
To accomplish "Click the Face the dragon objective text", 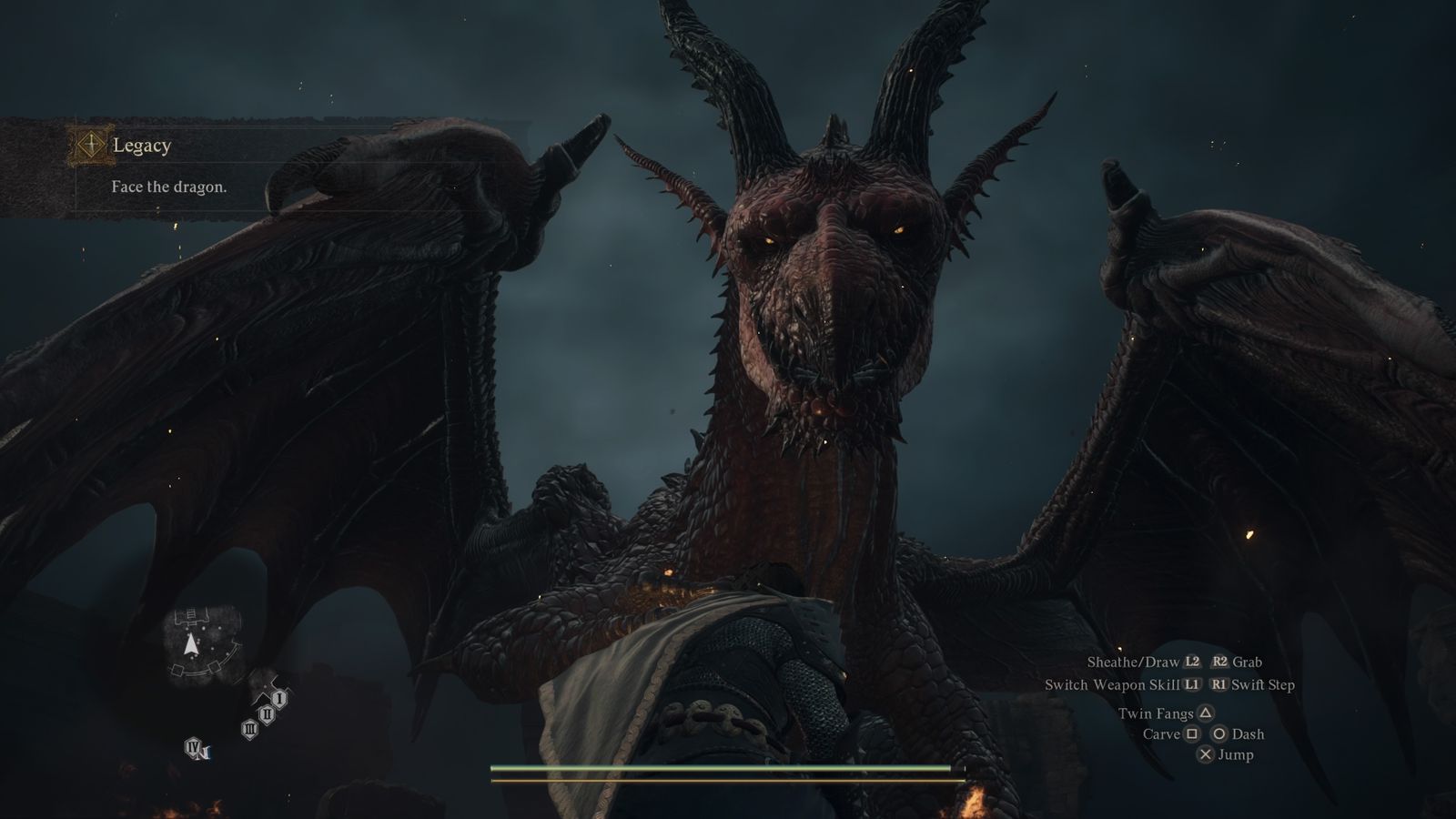I will click(170, 188).
